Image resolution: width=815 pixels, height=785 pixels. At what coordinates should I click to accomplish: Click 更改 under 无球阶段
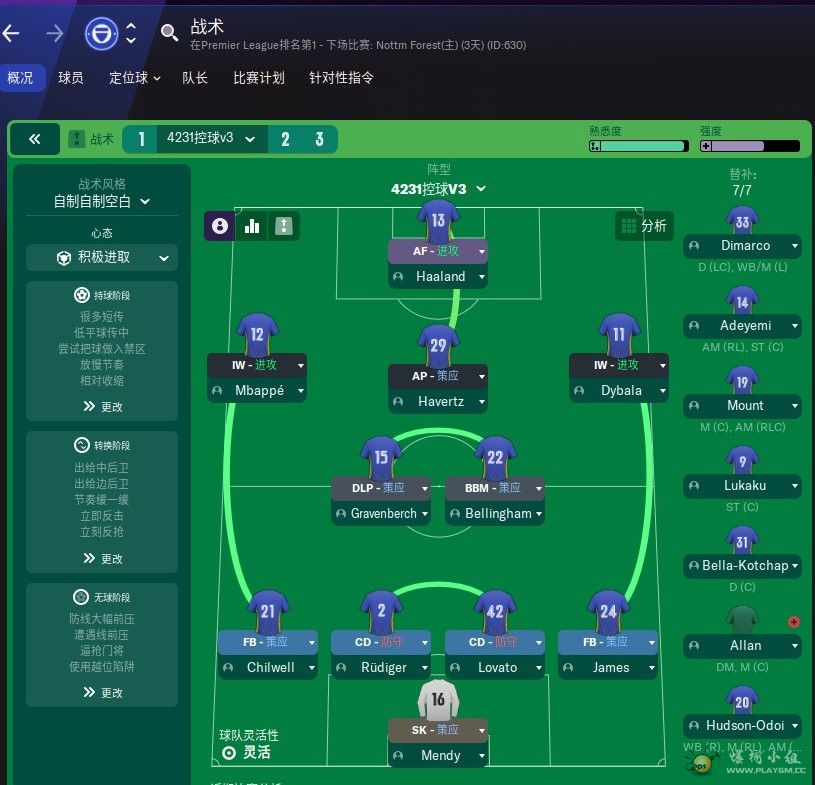point(102,692)
